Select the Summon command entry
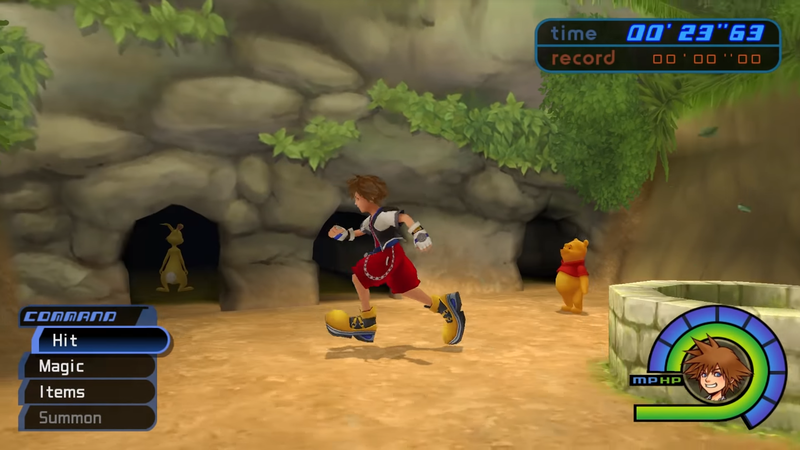The image size is (800, 450). point(88,417)
